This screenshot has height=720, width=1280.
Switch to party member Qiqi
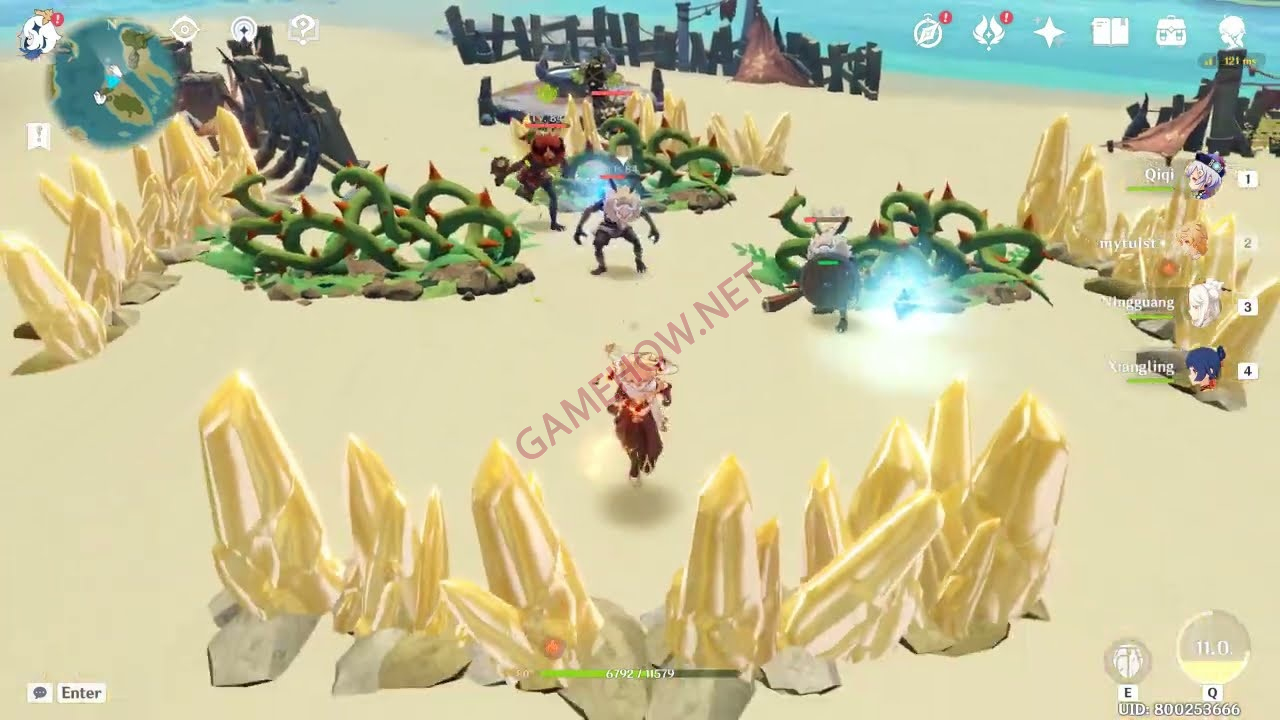(1203, 178)
